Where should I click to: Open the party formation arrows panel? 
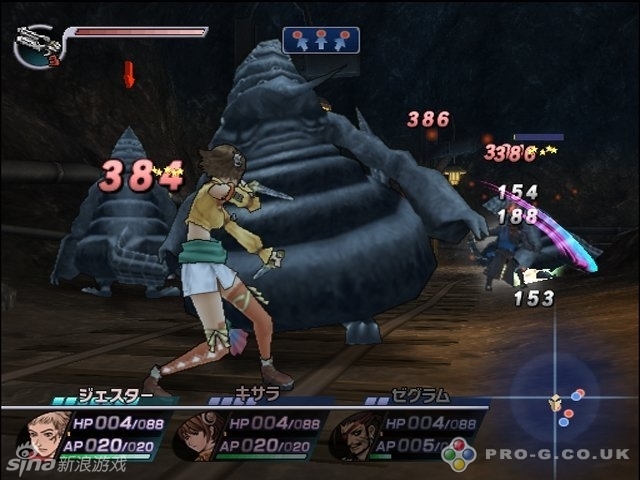[x=321, y=40]
